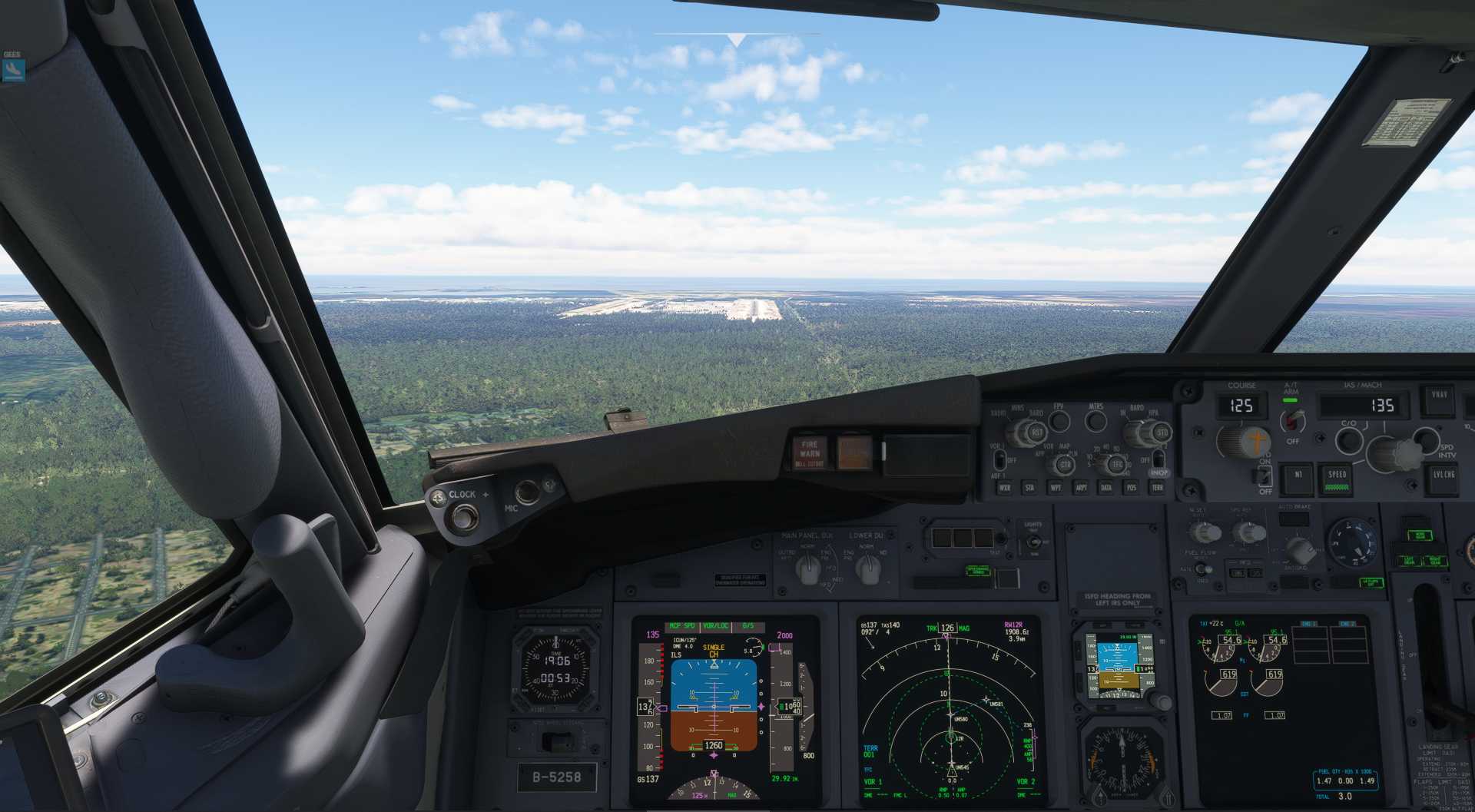
Task: Click the C/O changeover button
Action: [1348, 440]
